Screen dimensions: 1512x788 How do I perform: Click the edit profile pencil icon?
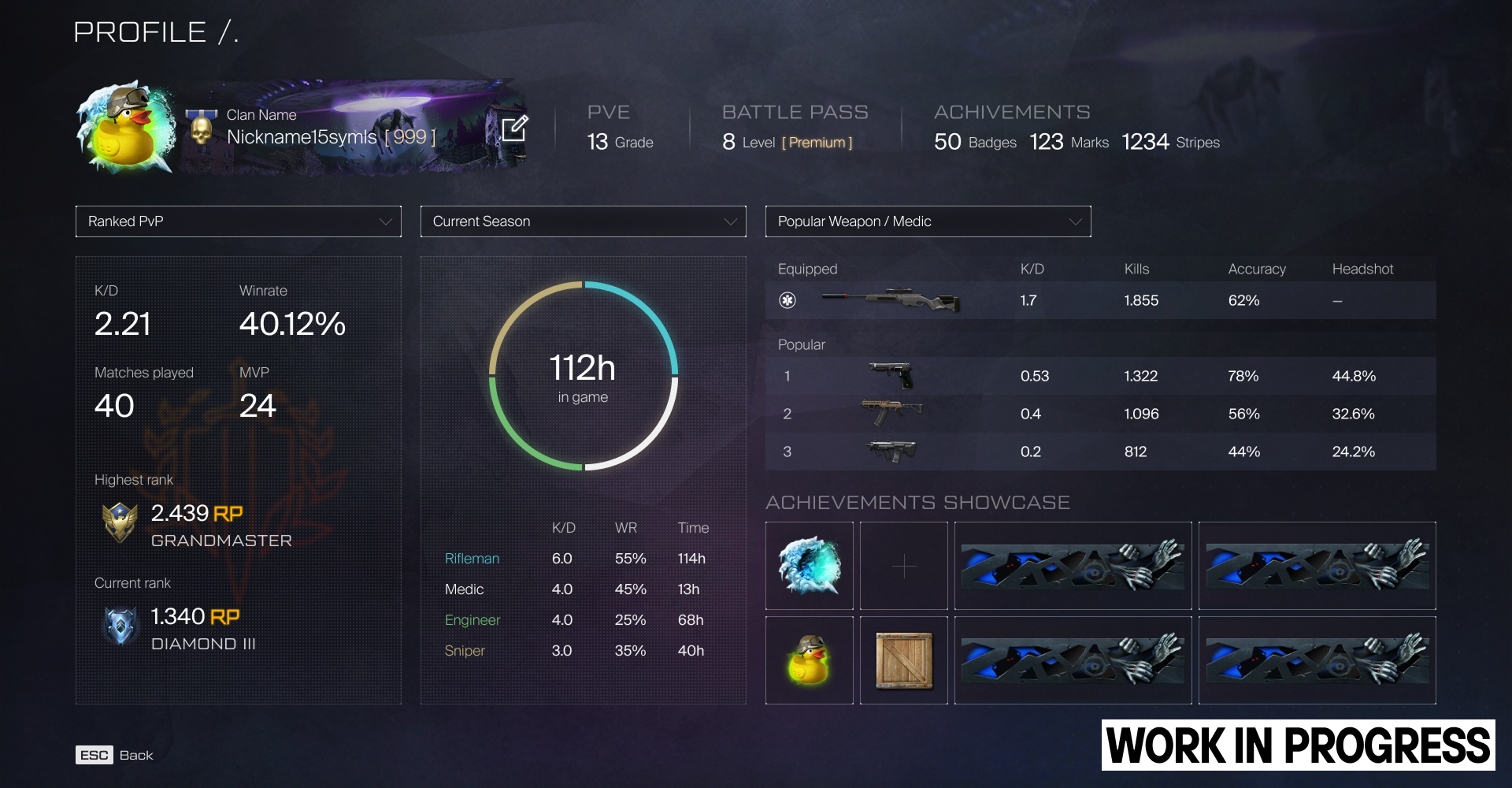pyautogui.click(x=514, y=128)
